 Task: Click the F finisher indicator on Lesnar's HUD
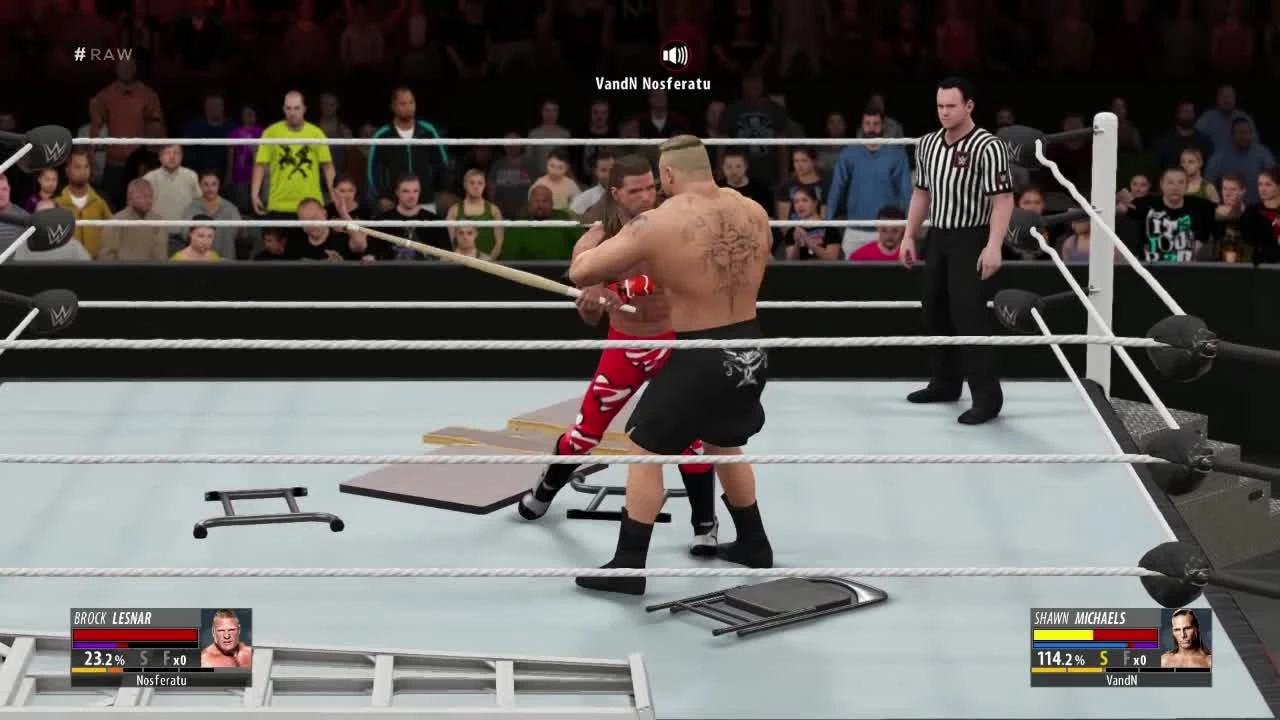point(166,658)
